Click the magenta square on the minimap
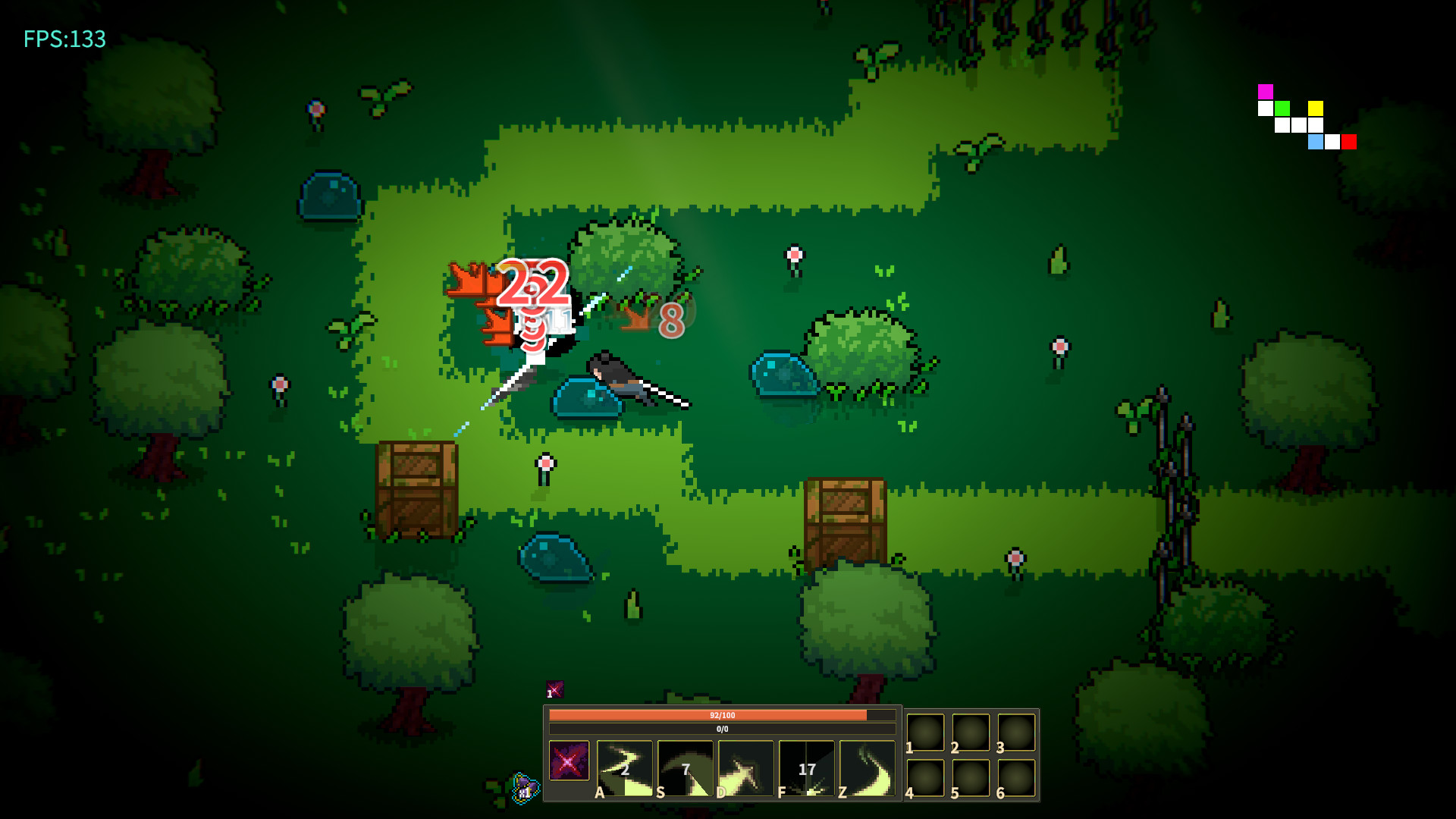This screenshot has width=1456, height=819. [1266, 92]
